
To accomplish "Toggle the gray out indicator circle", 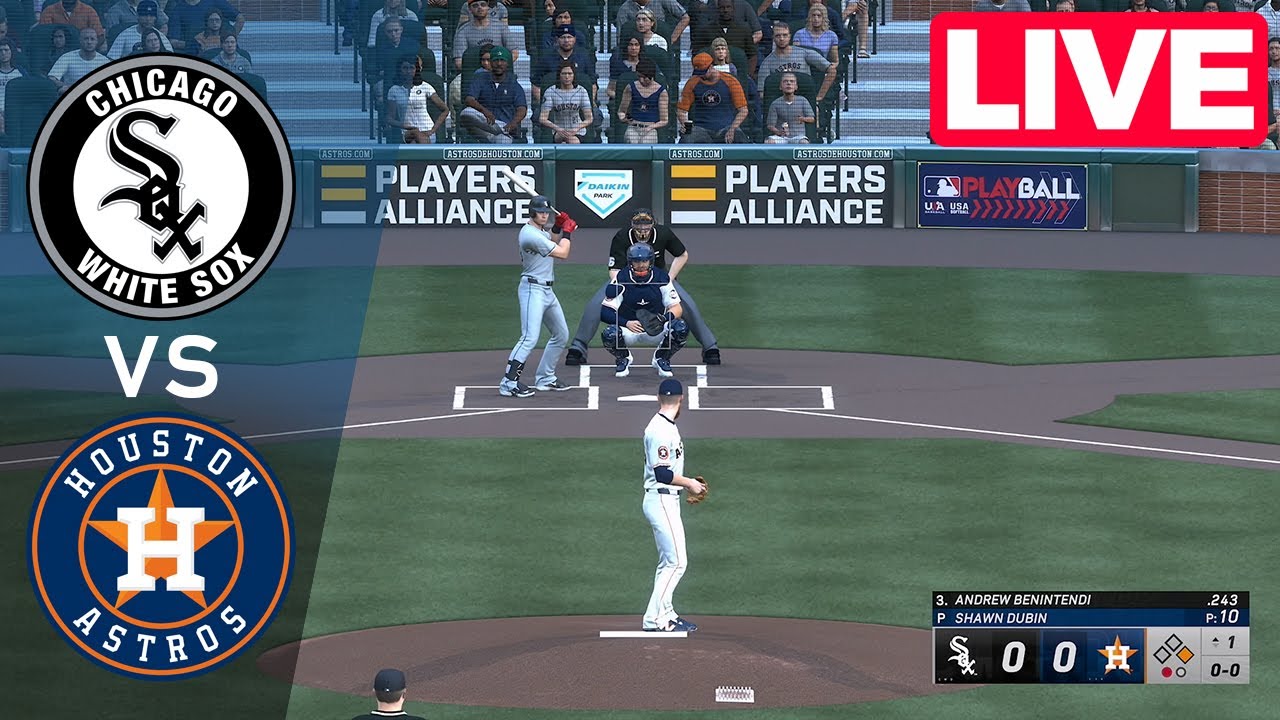I will click(1181, 672).
